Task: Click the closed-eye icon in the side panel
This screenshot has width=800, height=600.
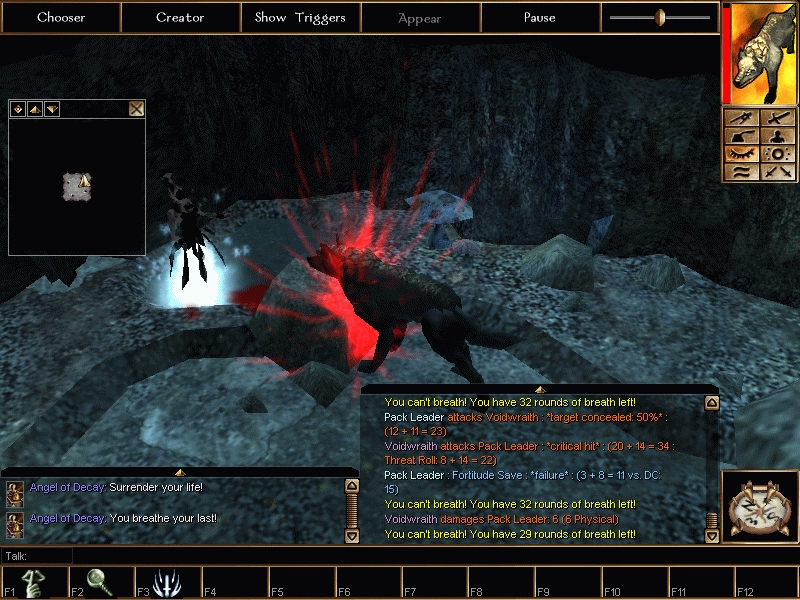Action: 741,154
